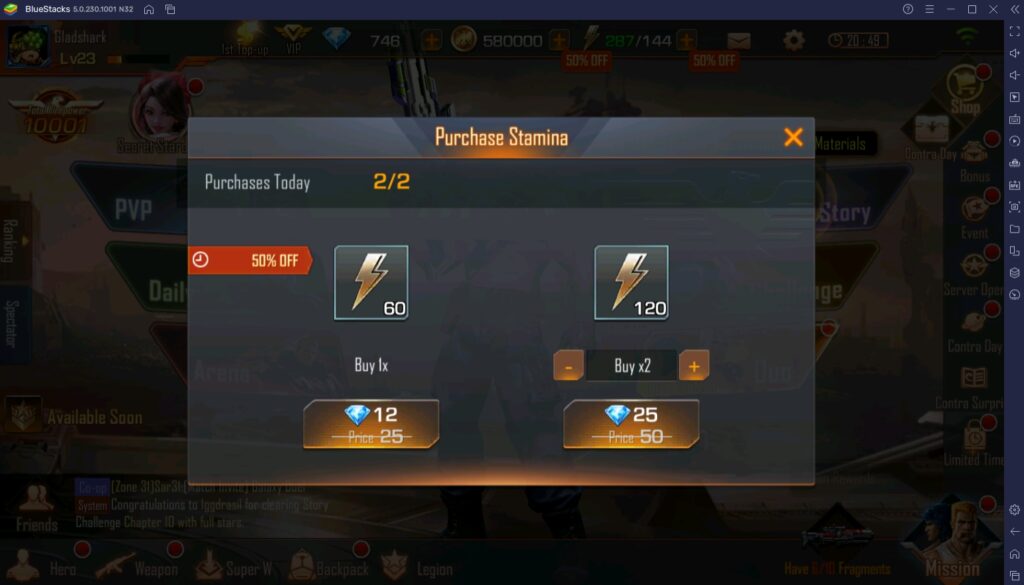The height and width of the screenshot is (585, 1024).
Task: Increase stamina purchase quantity with plus
Action: (694, 366)
